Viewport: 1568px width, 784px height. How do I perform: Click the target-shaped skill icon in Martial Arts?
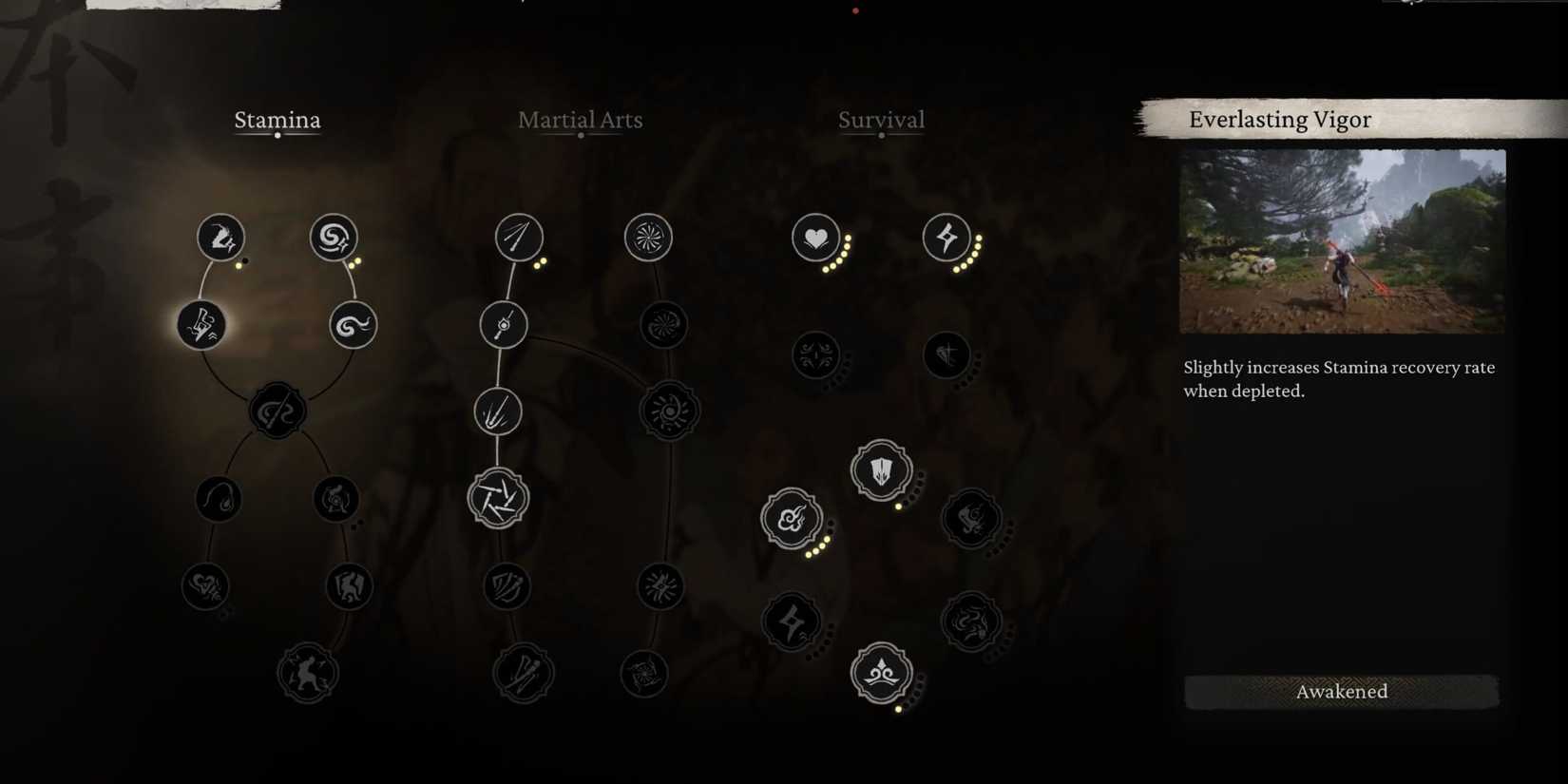click(x=650, y=238)
